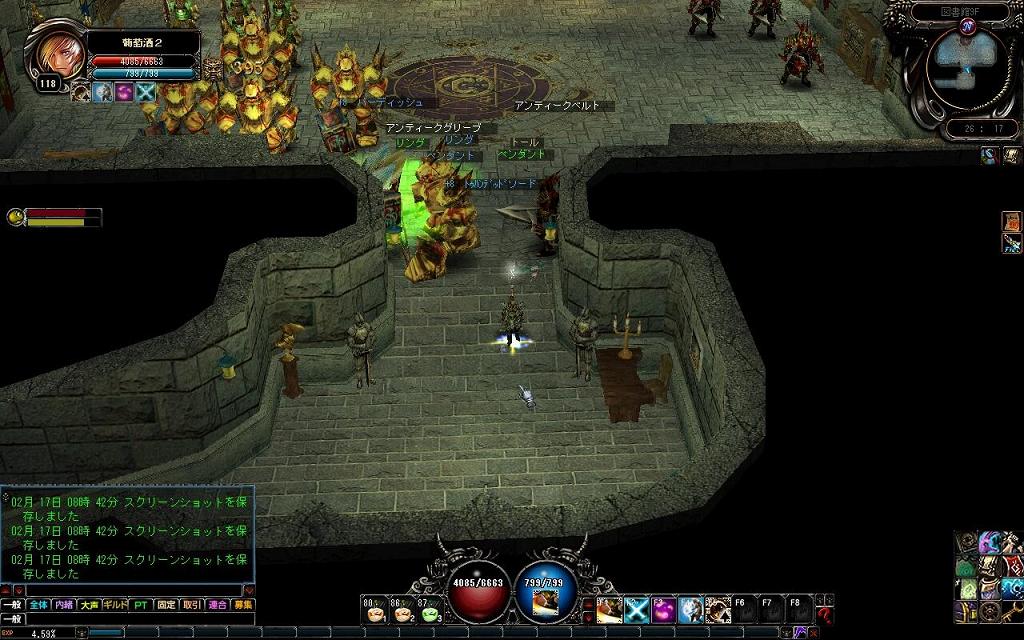The width and height of the screenshot is (1024, 640).
Task: Click the chat message input field
Action: [140, 619]
